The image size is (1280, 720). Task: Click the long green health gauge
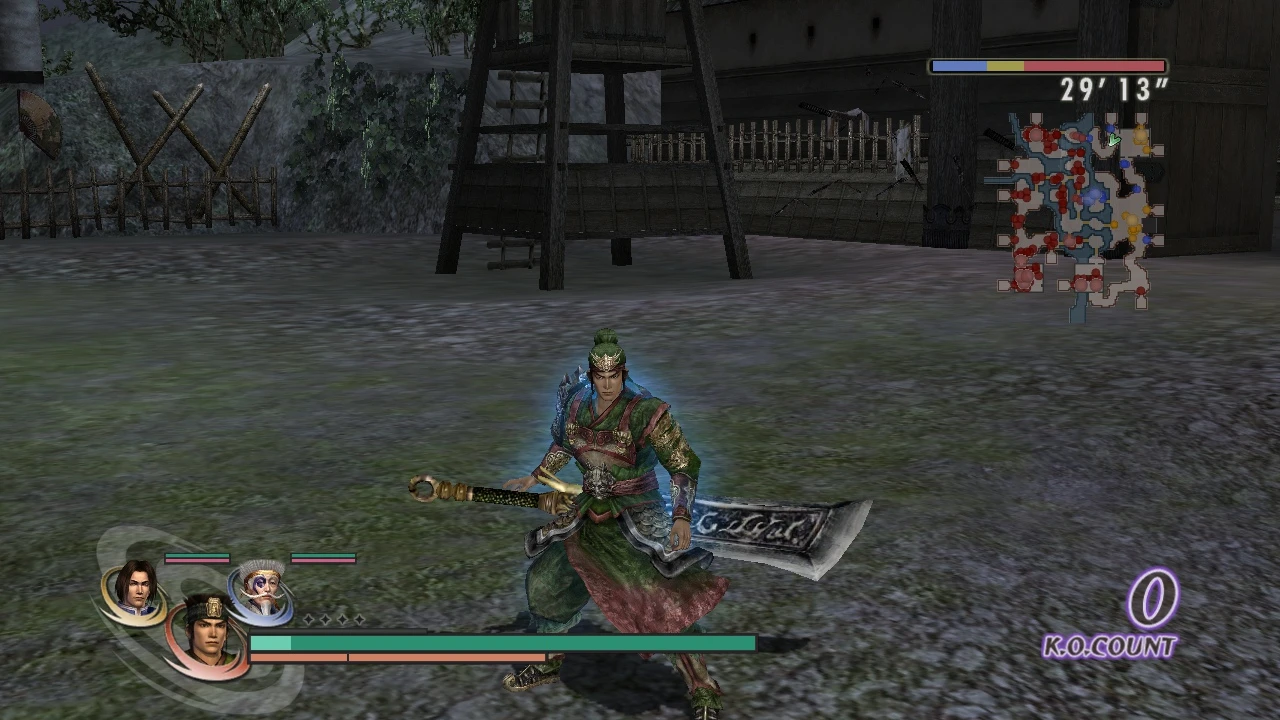[500, 643]
